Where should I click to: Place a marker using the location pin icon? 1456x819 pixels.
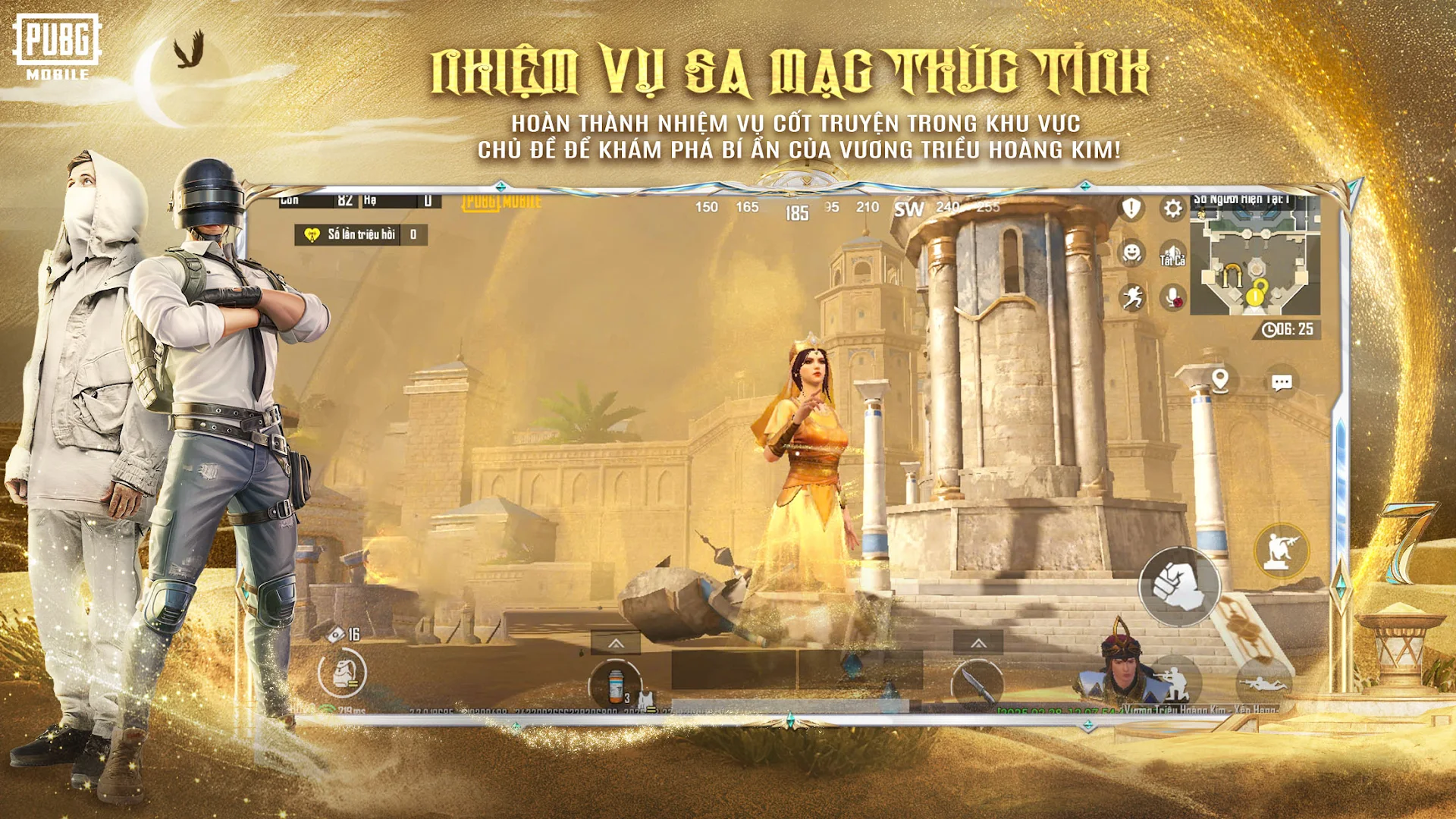(x=1221, y=381)
